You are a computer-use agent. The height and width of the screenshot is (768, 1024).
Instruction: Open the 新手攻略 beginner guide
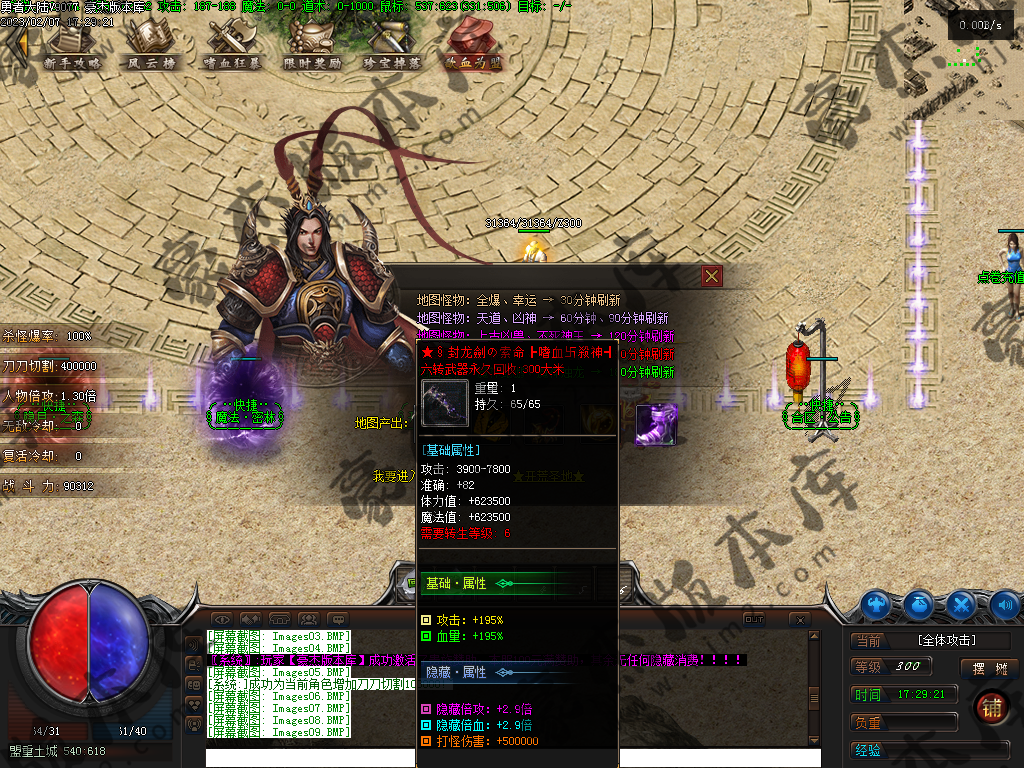tap(72, 46)
